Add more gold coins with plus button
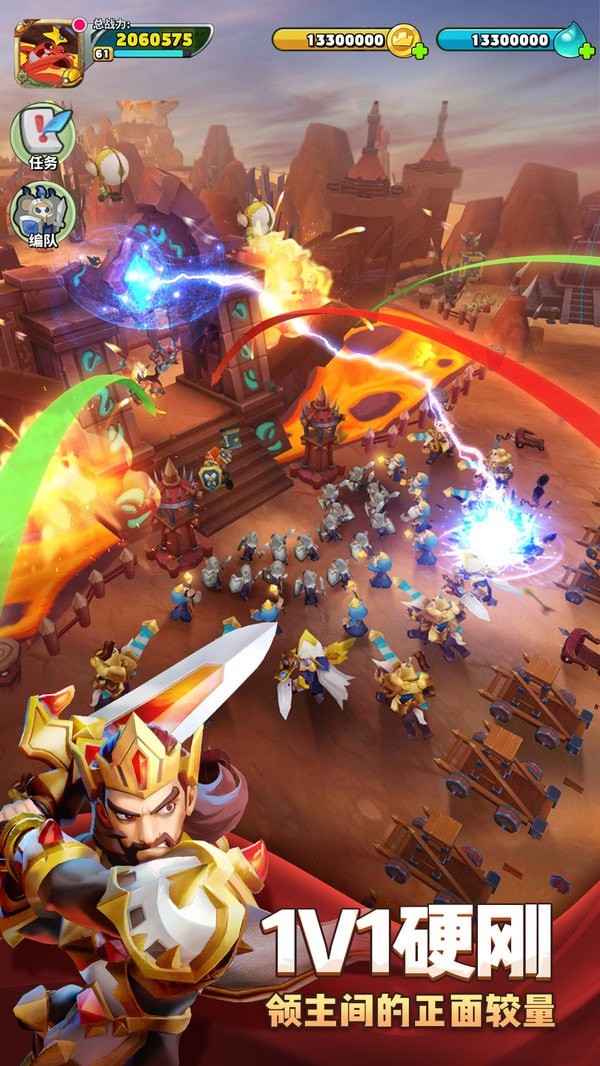 pos(419,50)
